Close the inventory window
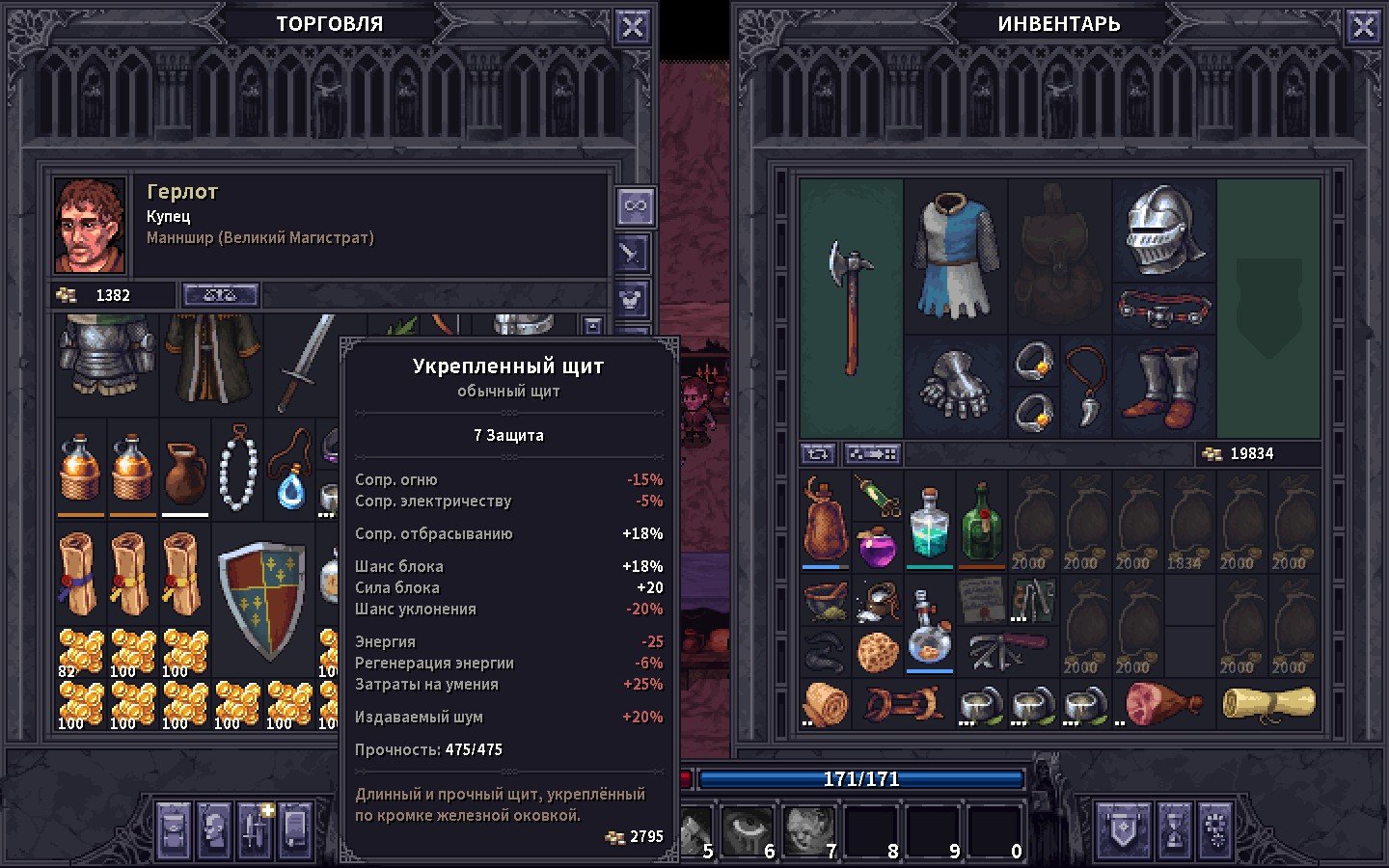Viewport: 1389px width, 868px height. (1363, 28)
